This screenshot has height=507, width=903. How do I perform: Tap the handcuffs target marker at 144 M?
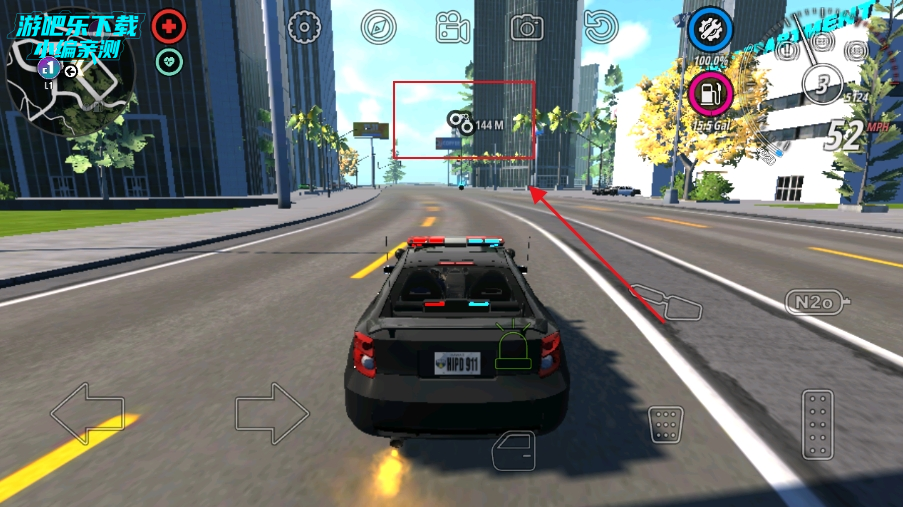461,123
